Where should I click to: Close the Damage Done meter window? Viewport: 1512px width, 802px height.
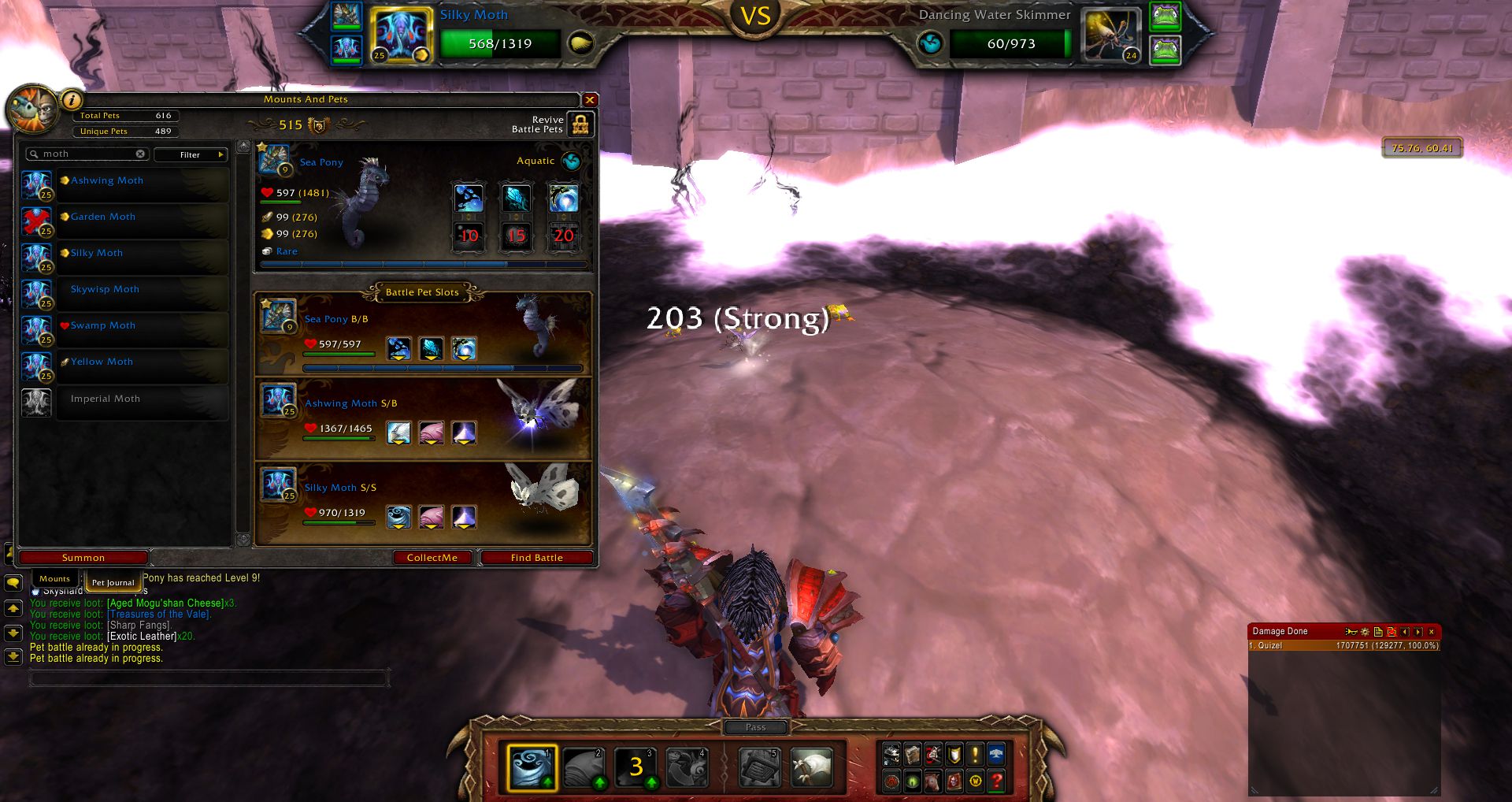tap(1432, 632)
